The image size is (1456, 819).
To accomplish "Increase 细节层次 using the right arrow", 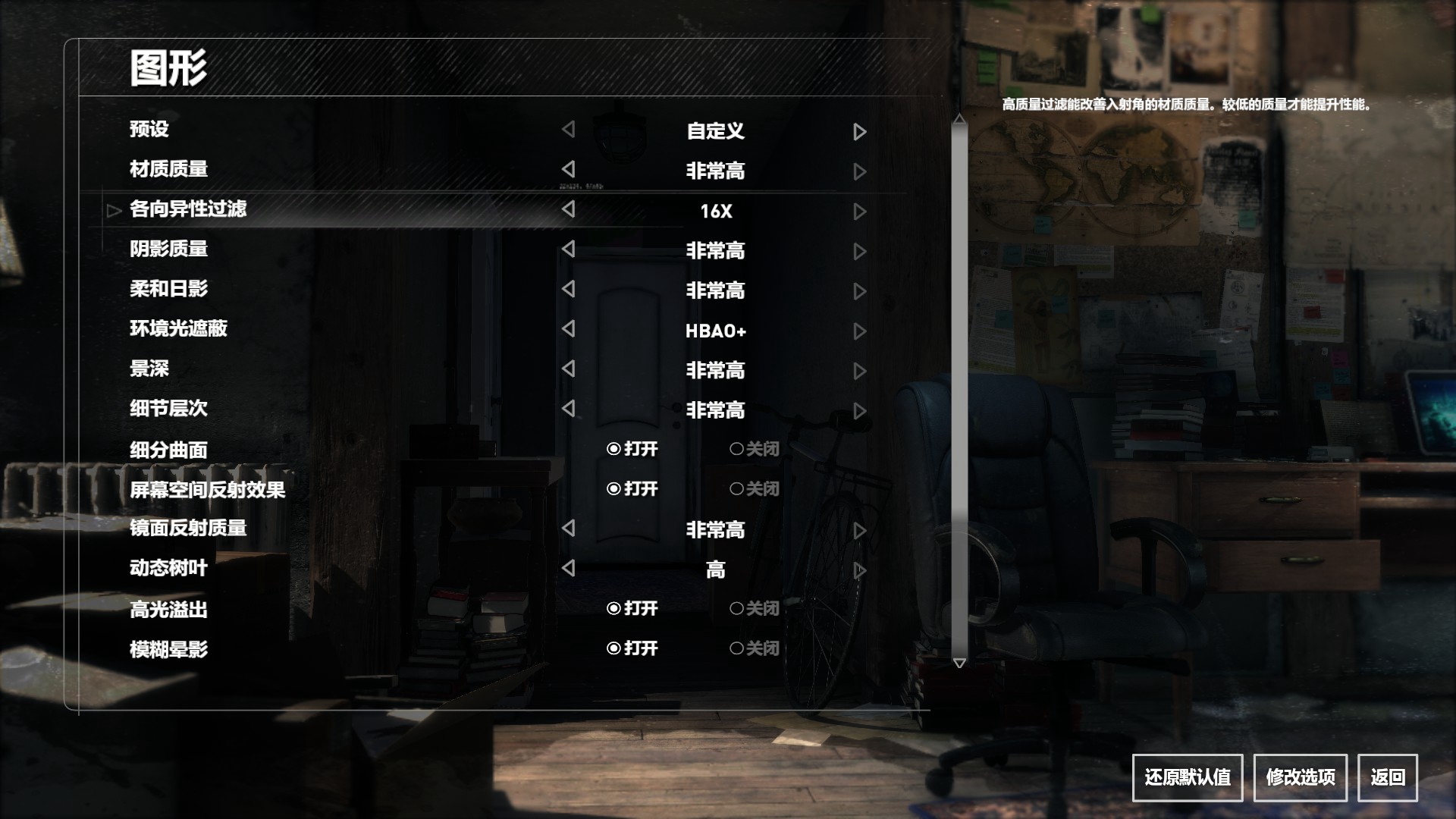I will coord(859,410).
